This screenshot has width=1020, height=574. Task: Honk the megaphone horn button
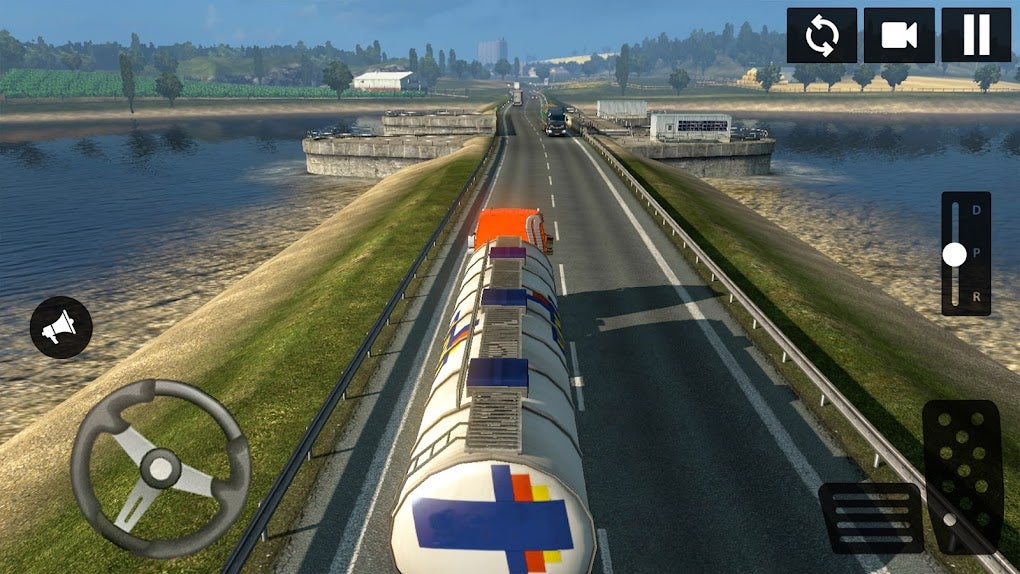pyautogui.click(x=61, y=327)
